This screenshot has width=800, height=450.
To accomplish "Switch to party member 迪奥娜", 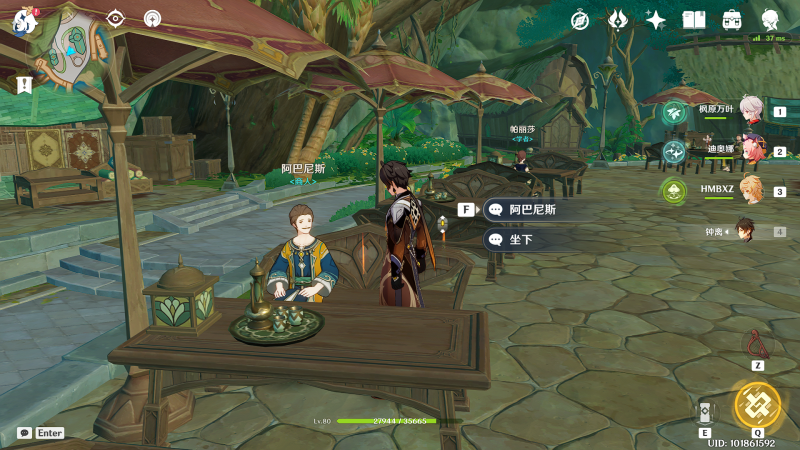I will [x=750, y=151].
